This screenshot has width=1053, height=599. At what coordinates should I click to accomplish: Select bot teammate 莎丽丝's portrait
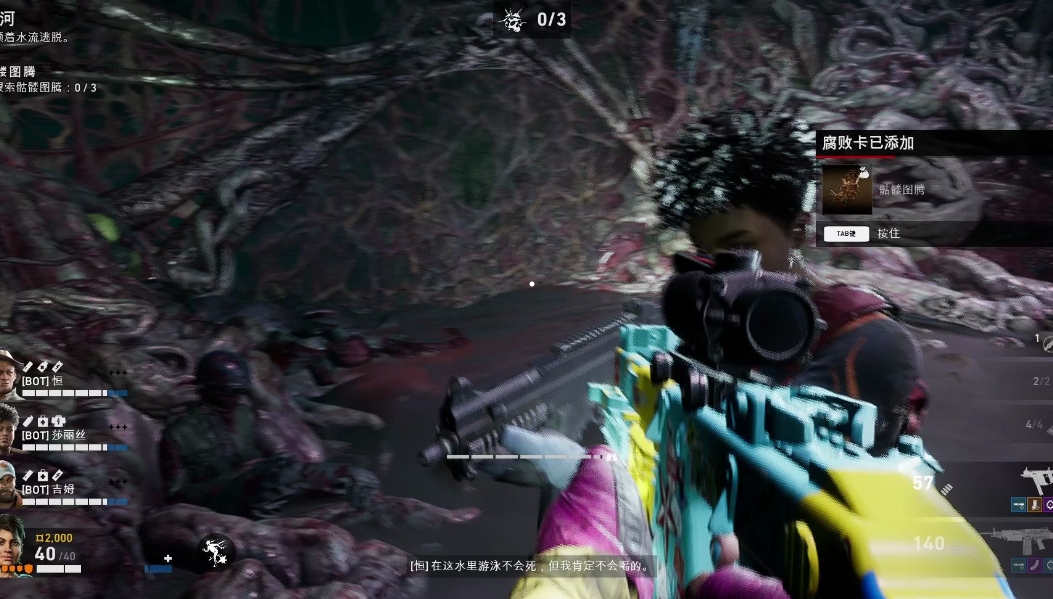pos(8,425)
